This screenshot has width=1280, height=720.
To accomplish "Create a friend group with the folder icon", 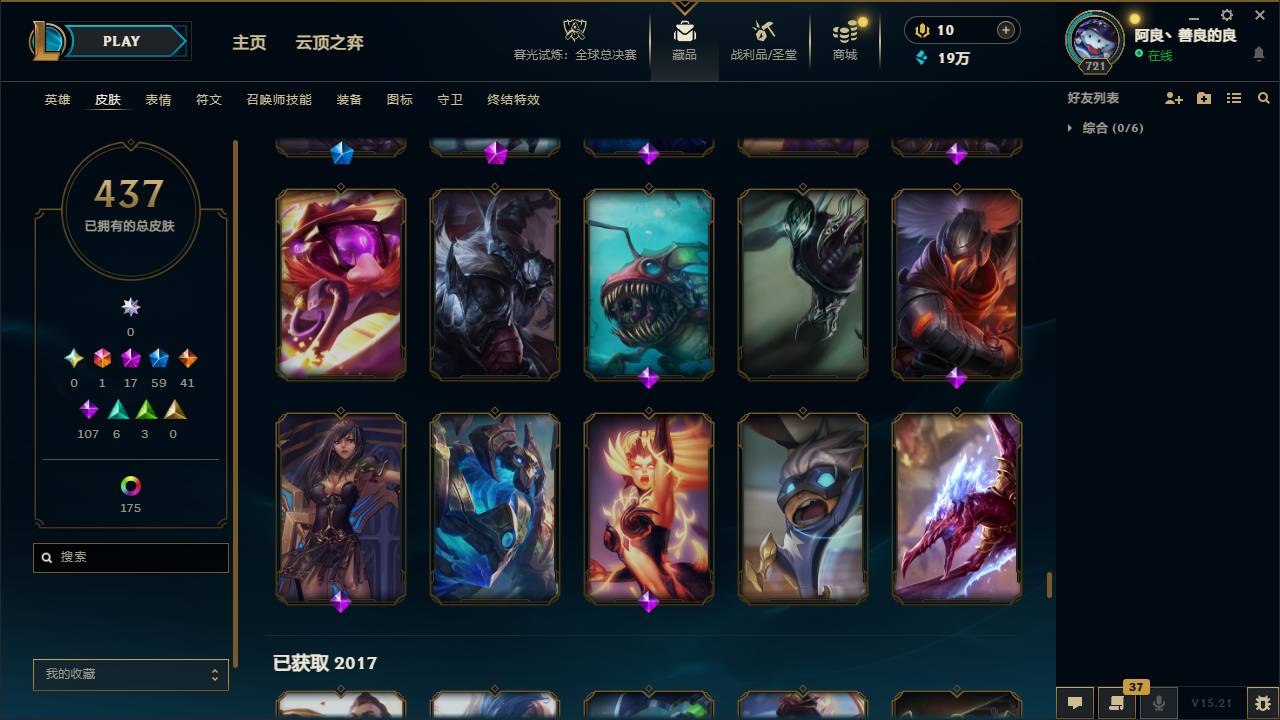I will click(x=1204, y=97).
